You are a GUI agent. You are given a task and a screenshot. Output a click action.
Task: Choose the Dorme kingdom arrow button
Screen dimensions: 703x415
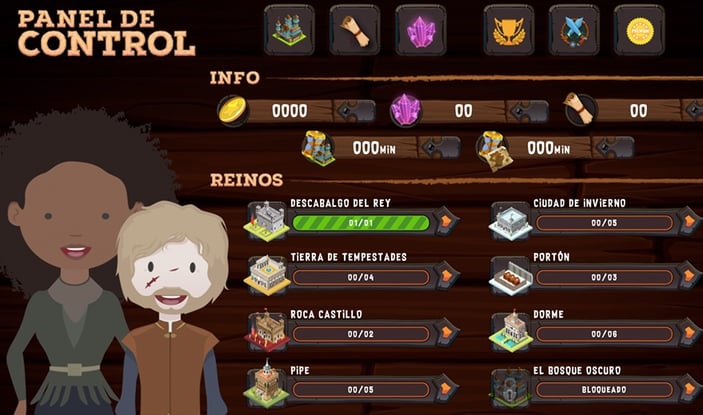(689, 332)
